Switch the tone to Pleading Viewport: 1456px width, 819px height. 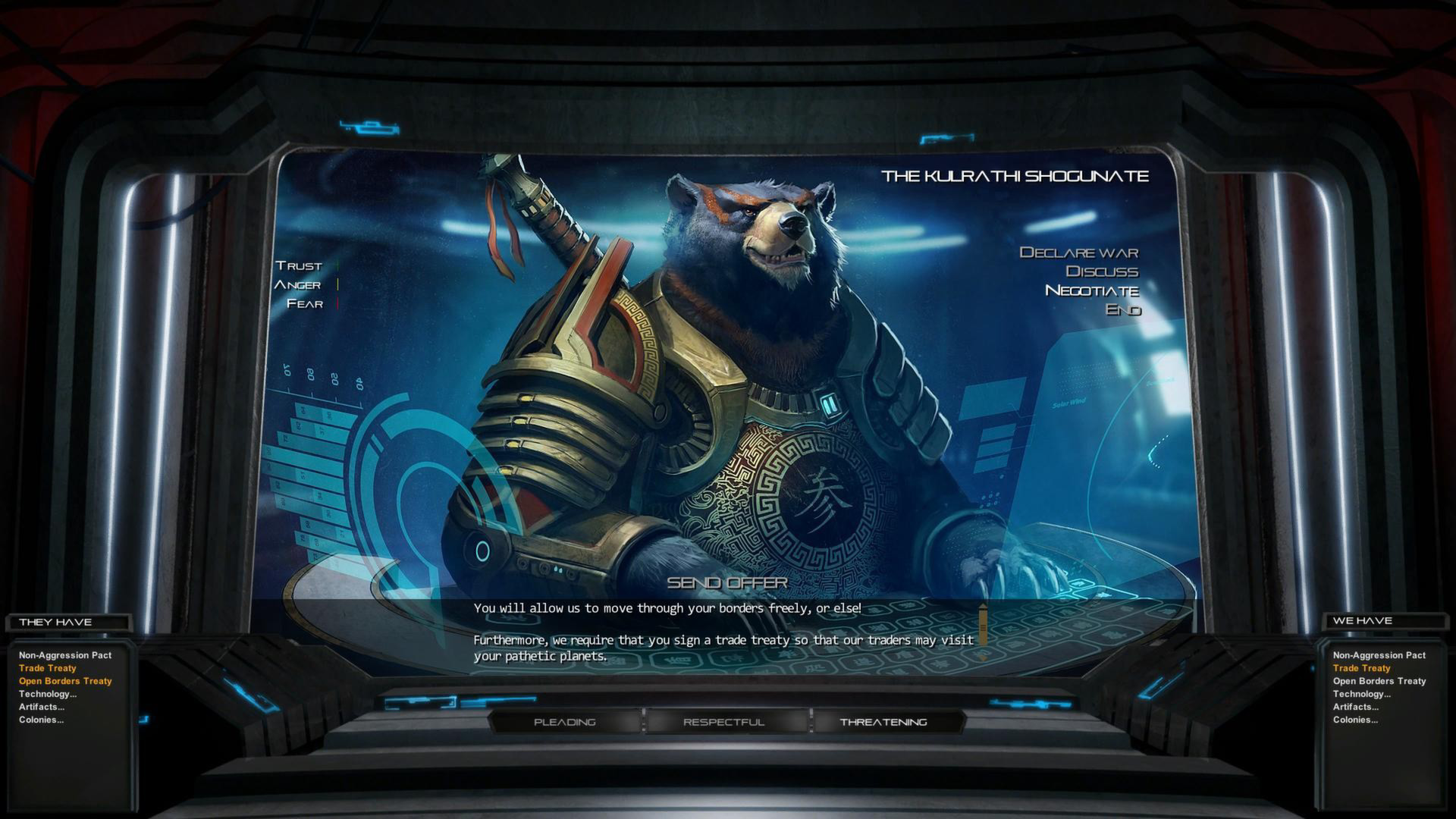[x=565, y=722]
